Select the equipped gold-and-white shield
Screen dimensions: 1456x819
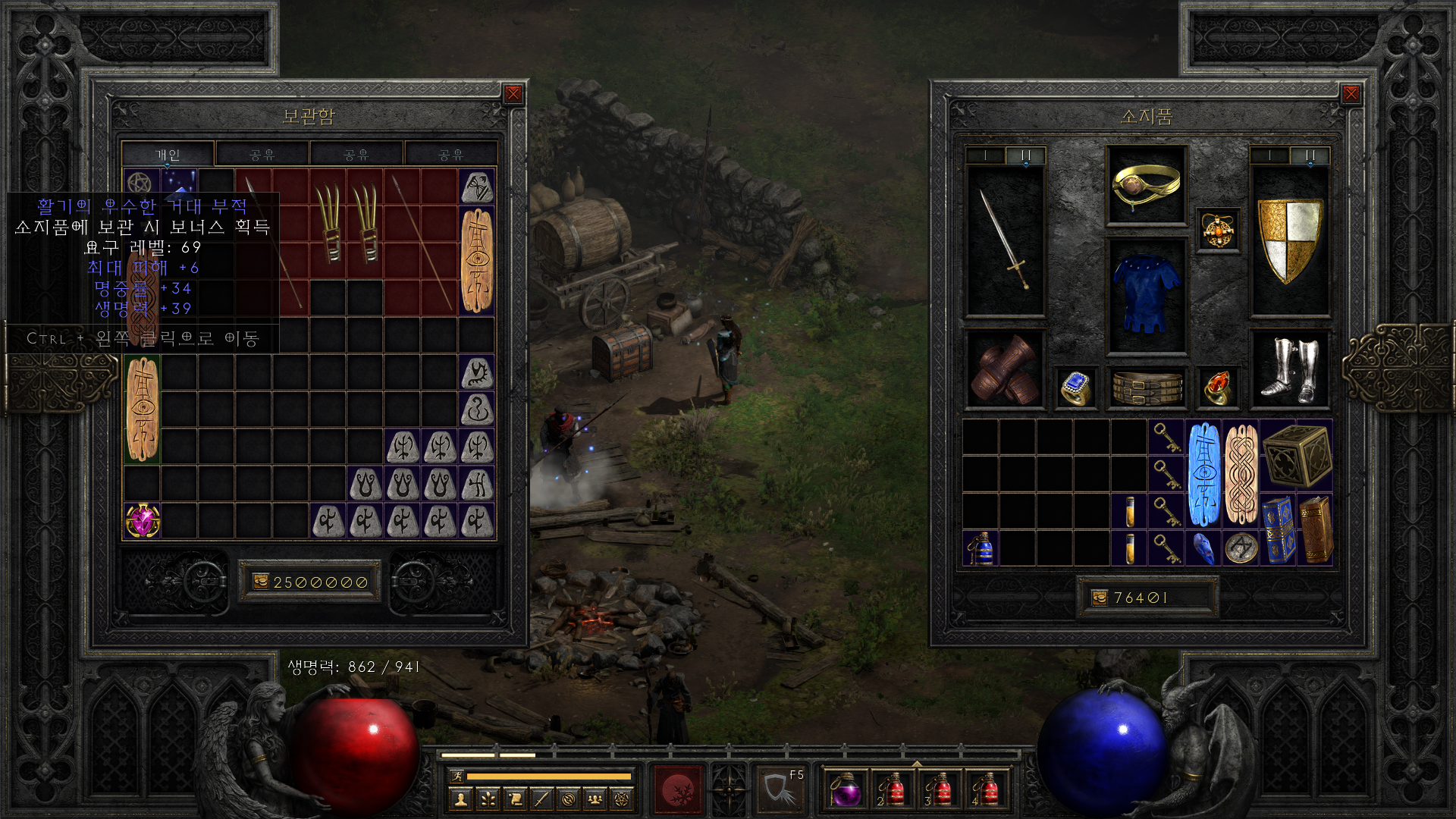pyautogui.click(x=1289, y=240)
